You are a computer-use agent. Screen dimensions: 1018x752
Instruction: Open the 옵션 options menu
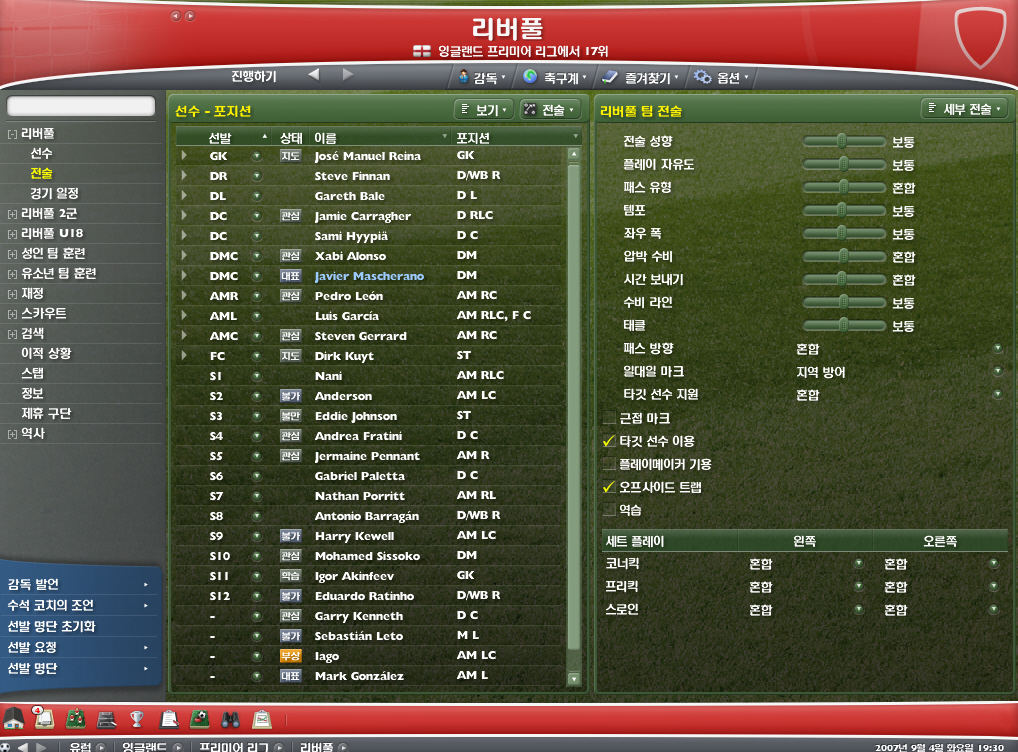721,77
